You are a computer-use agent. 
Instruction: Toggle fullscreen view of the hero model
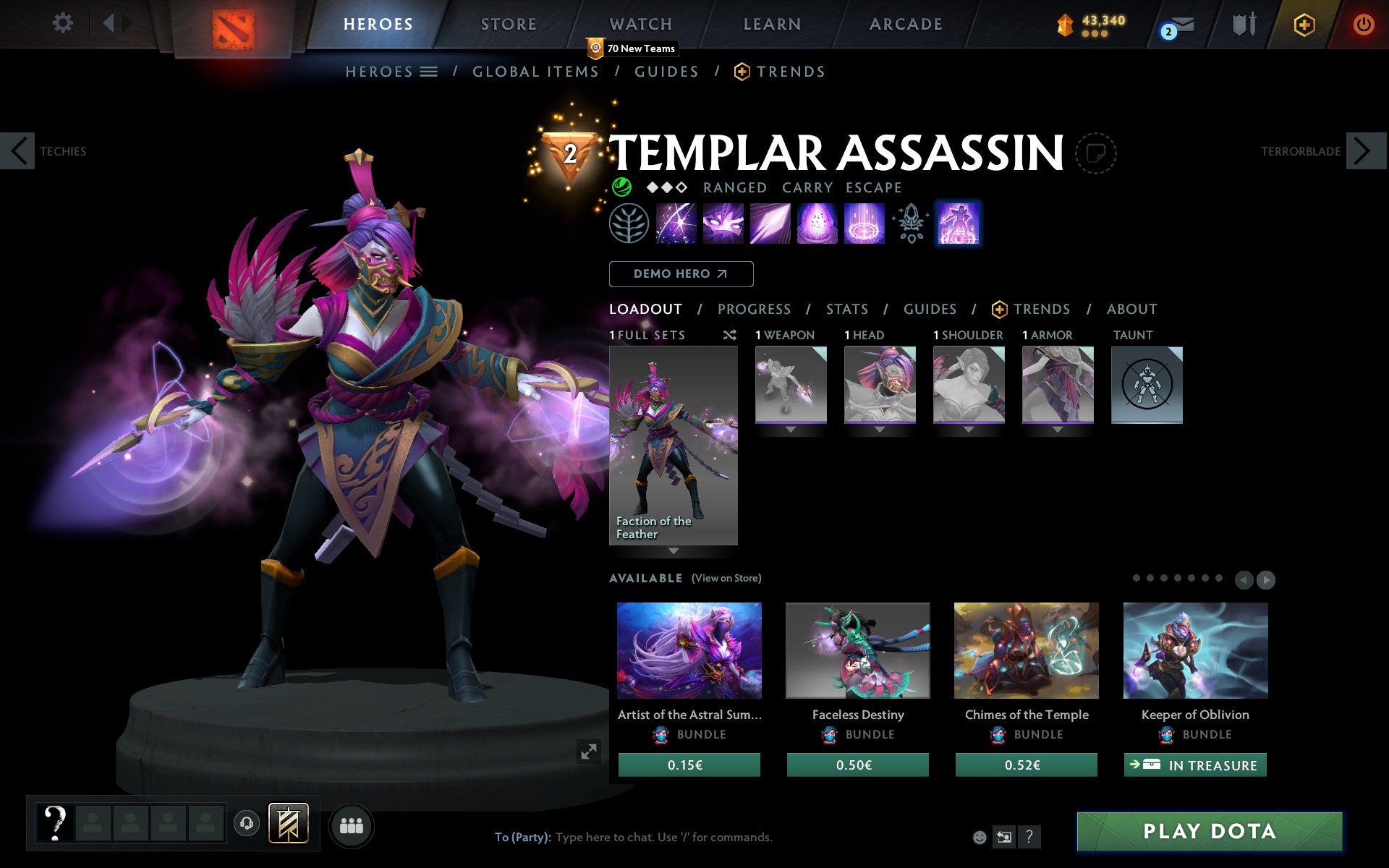(588, 752)
